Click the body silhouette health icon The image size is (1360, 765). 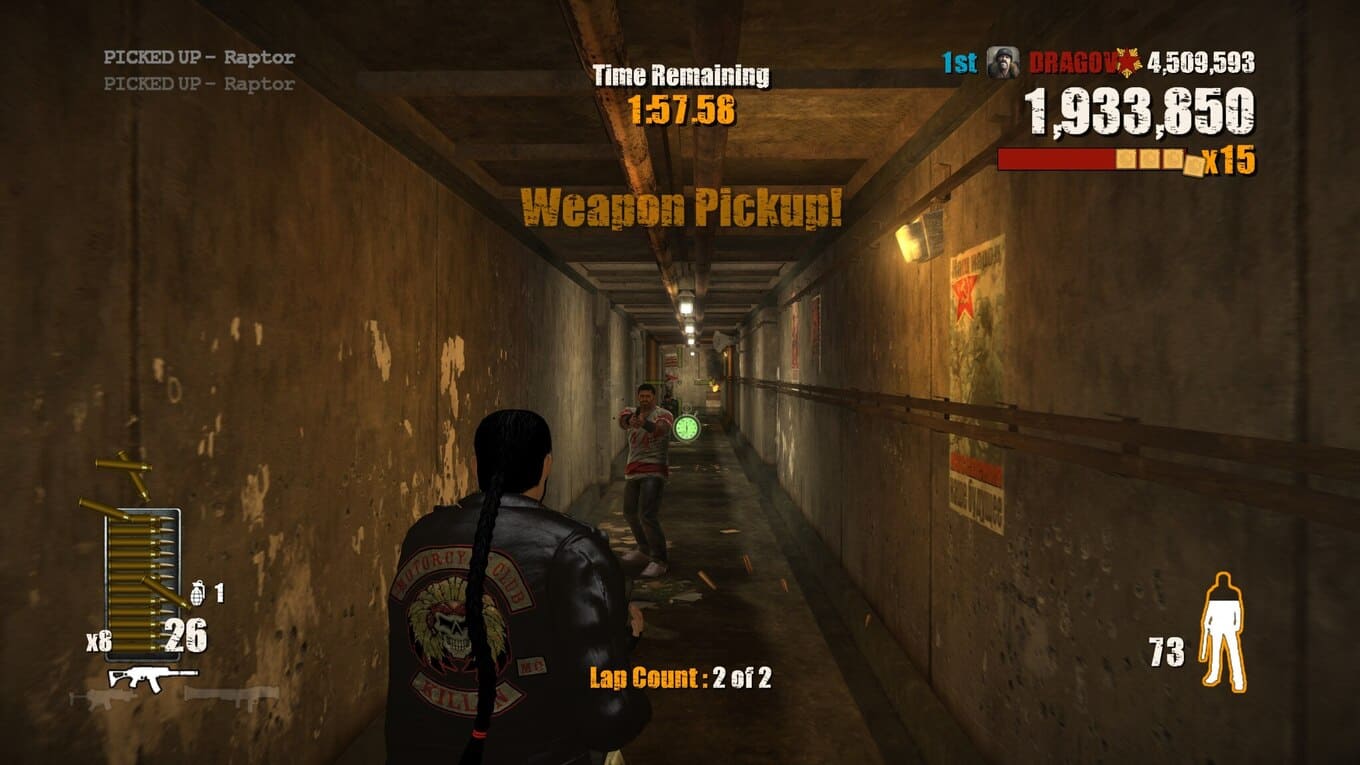(x=1223, y=631)
